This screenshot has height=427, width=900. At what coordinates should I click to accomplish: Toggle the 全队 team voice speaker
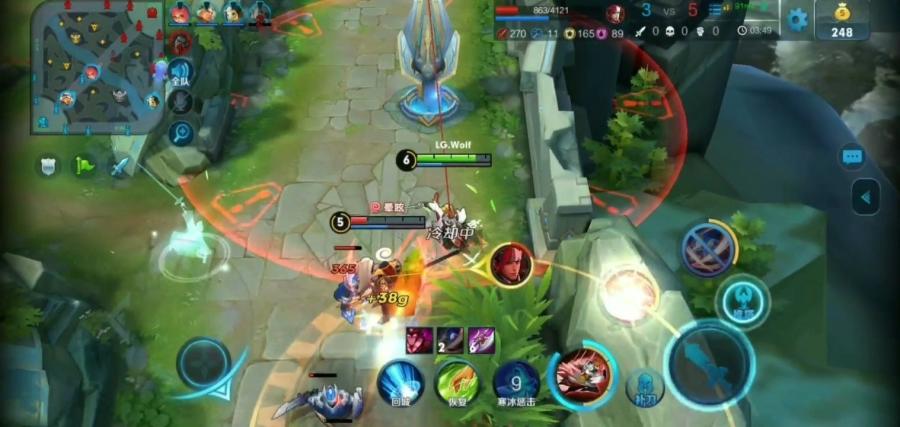pos(180,73)
